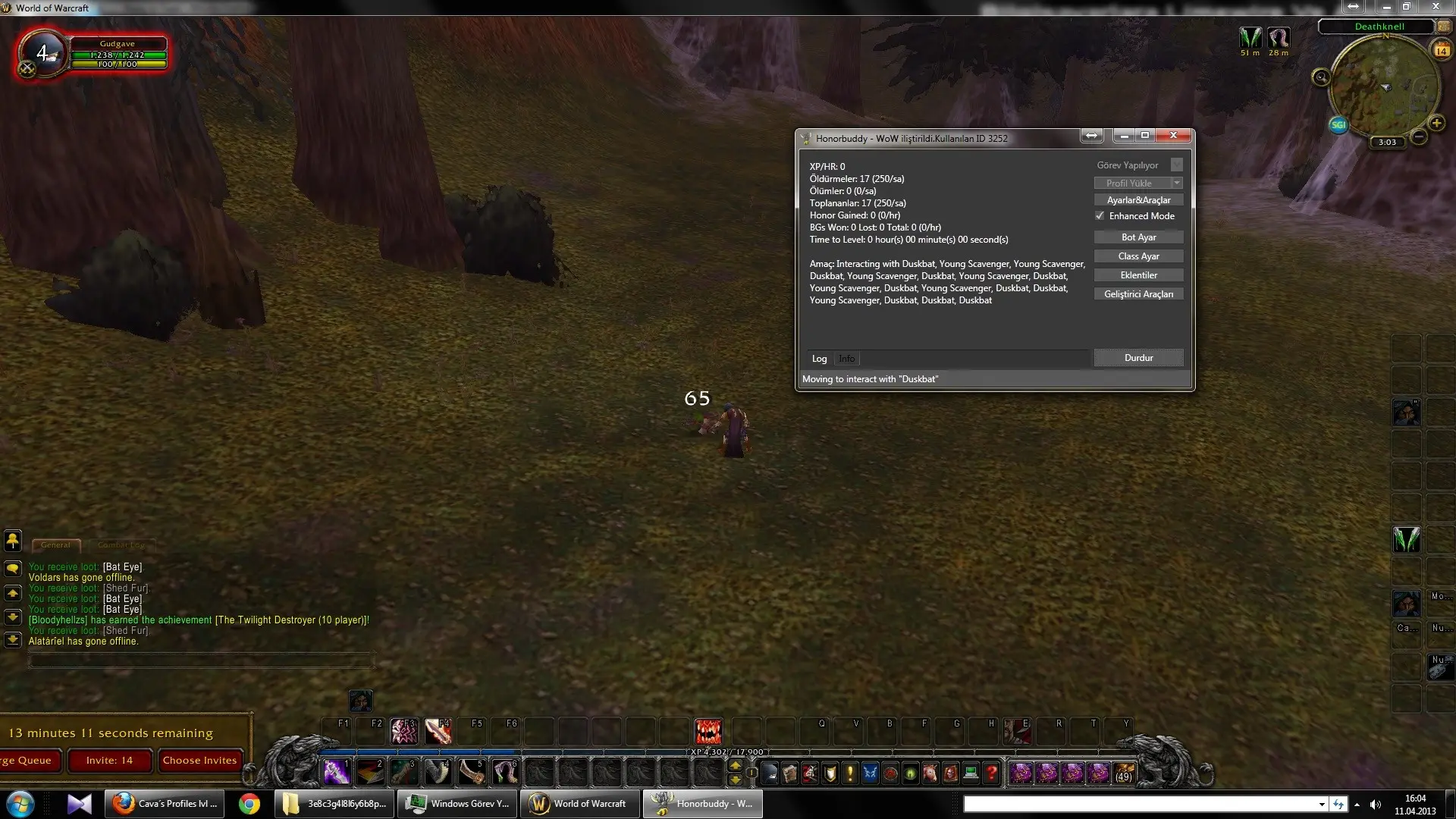Viewport: 1456px width, 819px height.
Task: Zoom out on the minimap
Action: 1419,137
